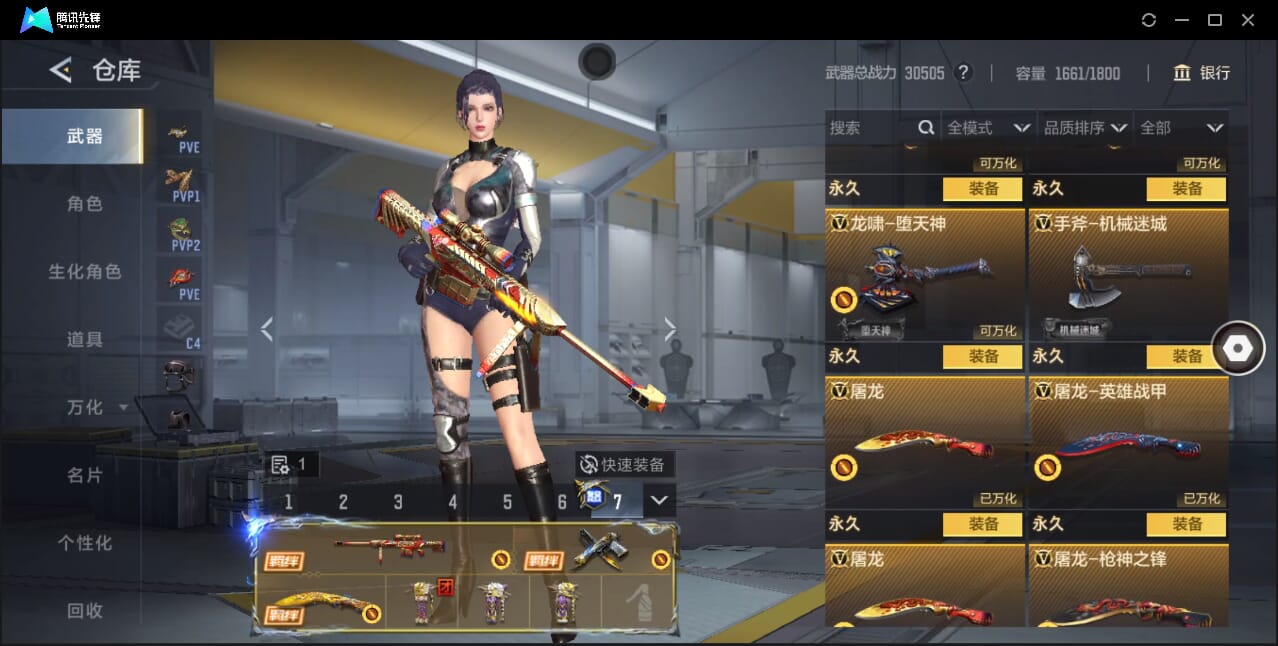The width and height of the screenshot is (1278, 646).
Task: Switch to the 回收 section
Action: [84, 610]
